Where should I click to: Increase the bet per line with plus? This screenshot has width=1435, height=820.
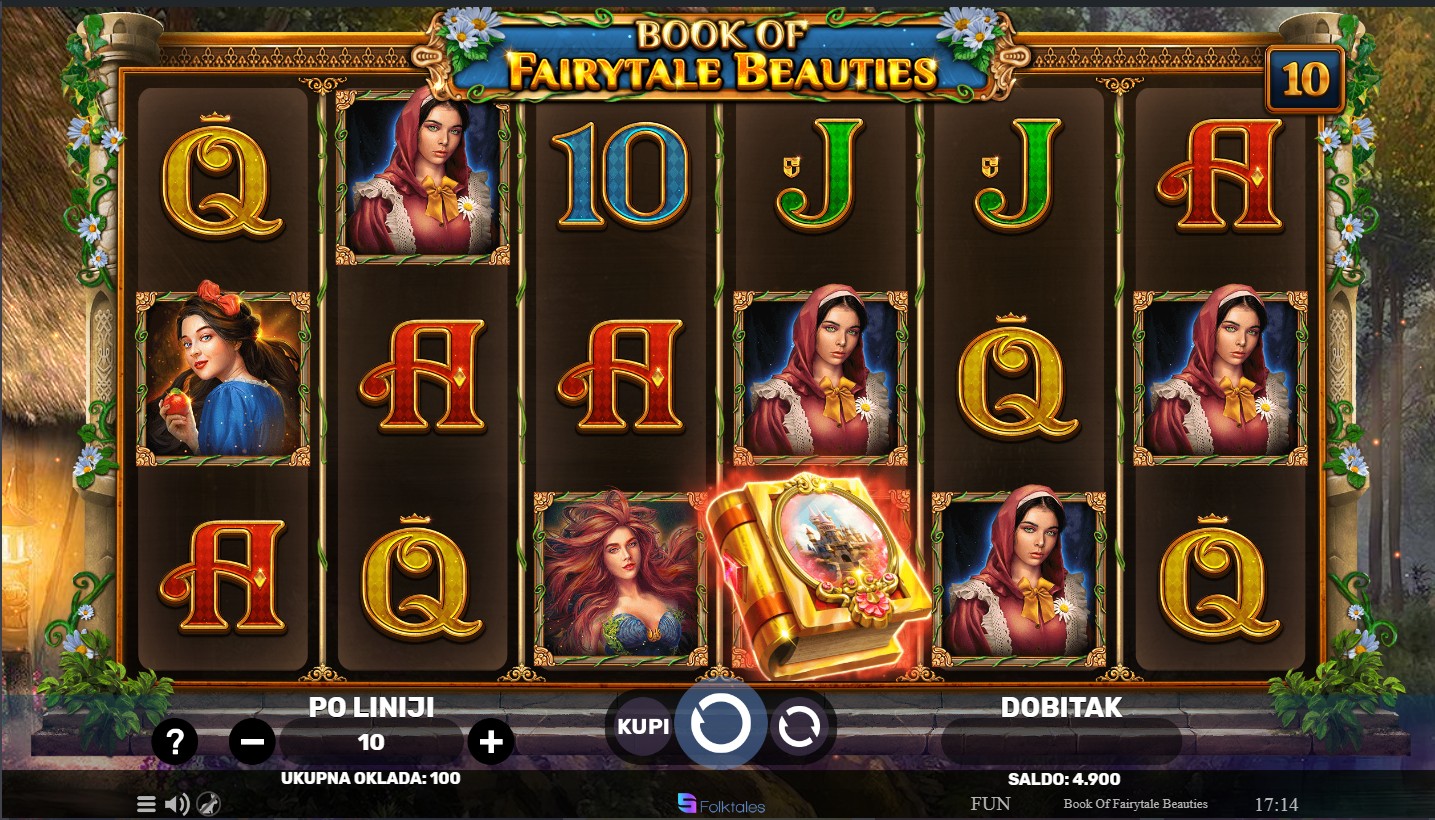[491, 742]
